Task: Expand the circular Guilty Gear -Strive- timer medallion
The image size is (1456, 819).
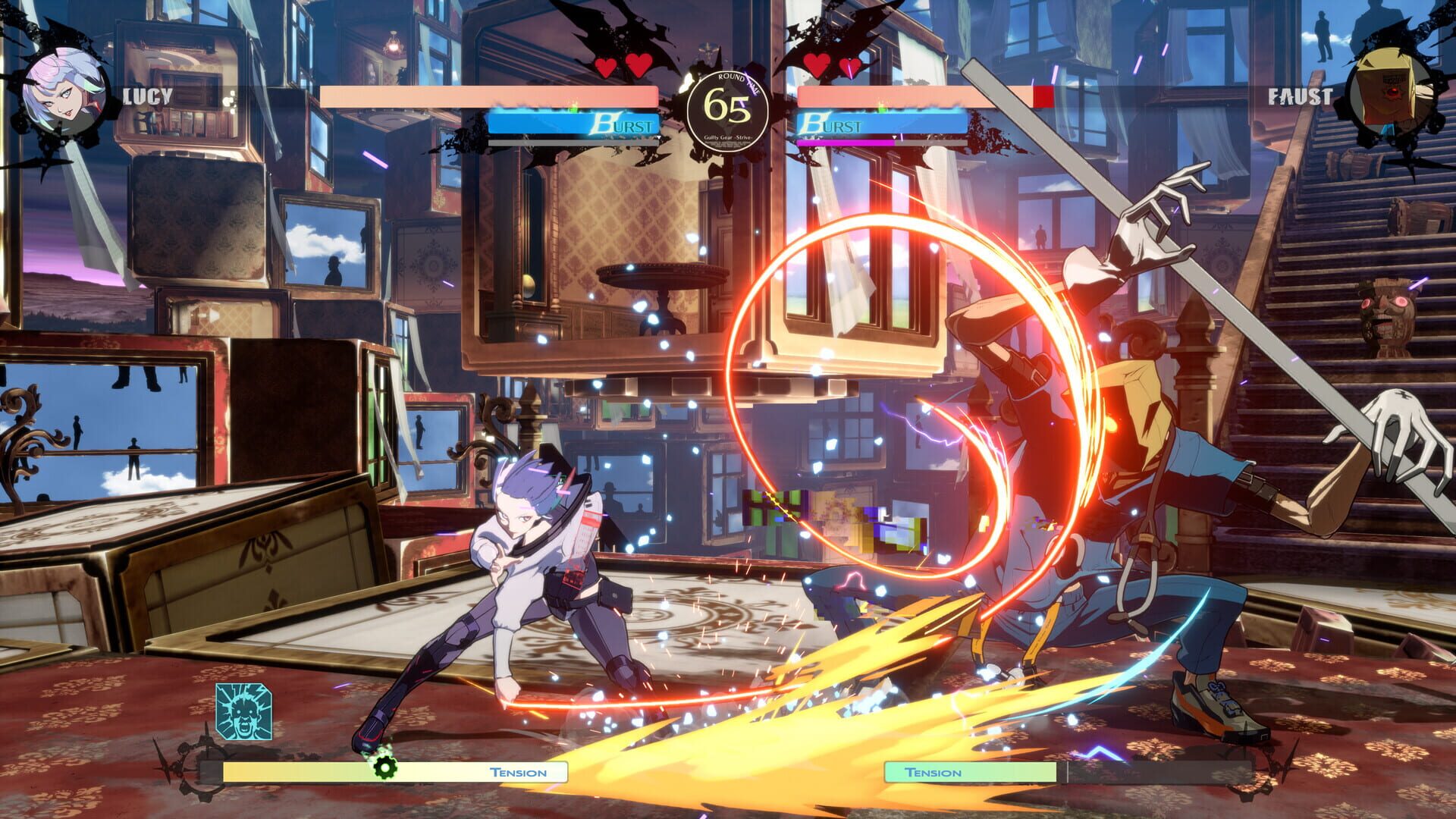Action: [x=728, y=114]
